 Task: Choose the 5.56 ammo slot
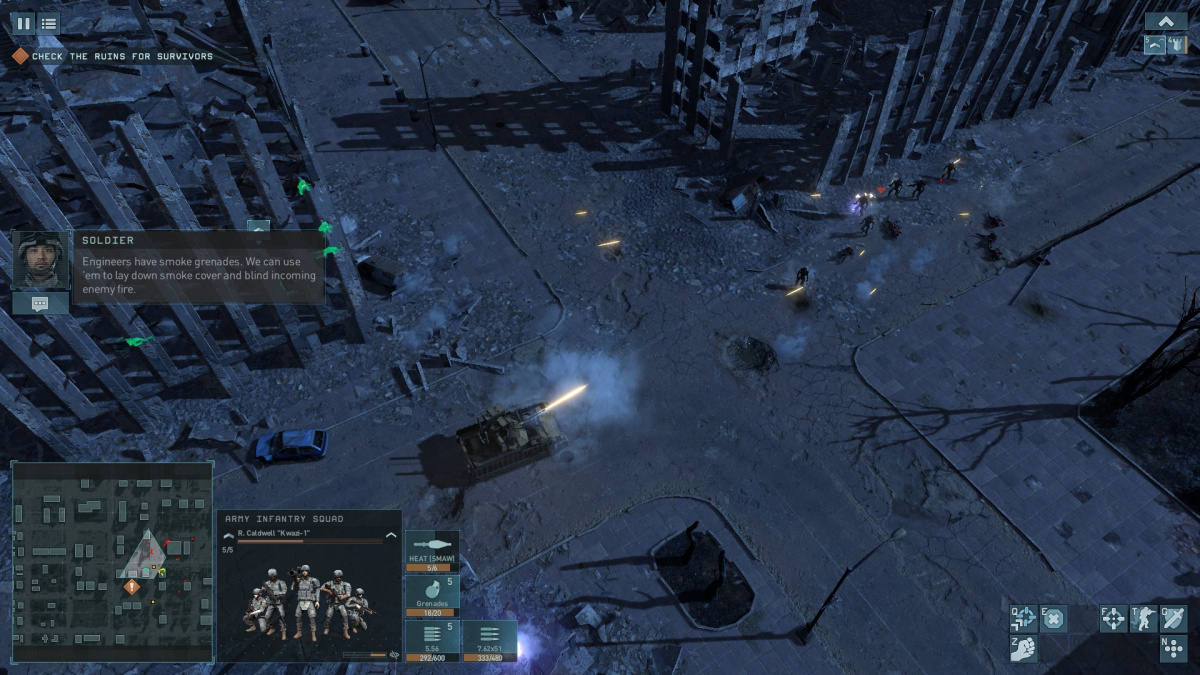click(432, 641)
